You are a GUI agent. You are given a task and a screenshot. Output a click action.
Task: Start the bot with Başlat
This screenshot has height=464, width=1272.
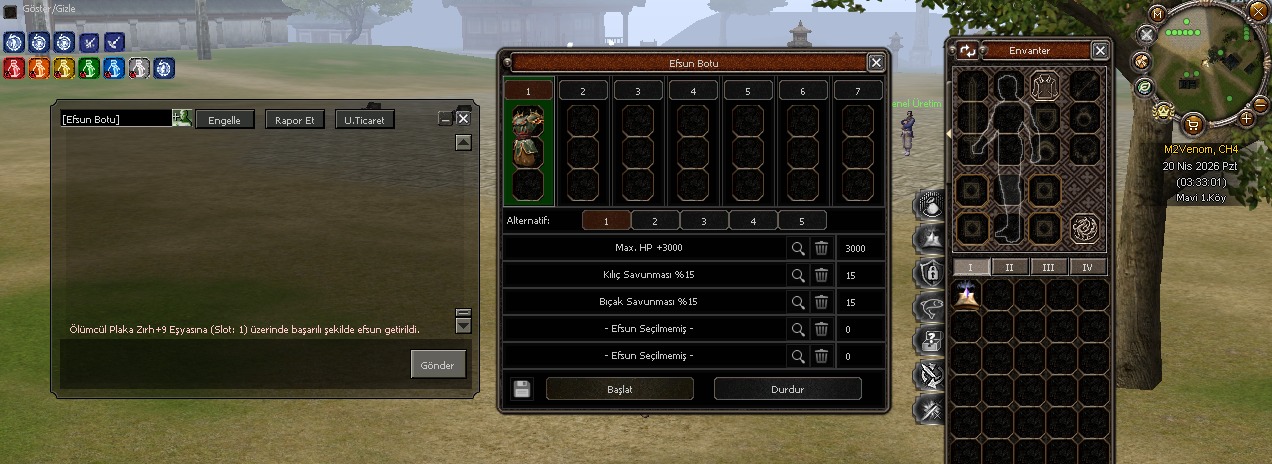620,389
